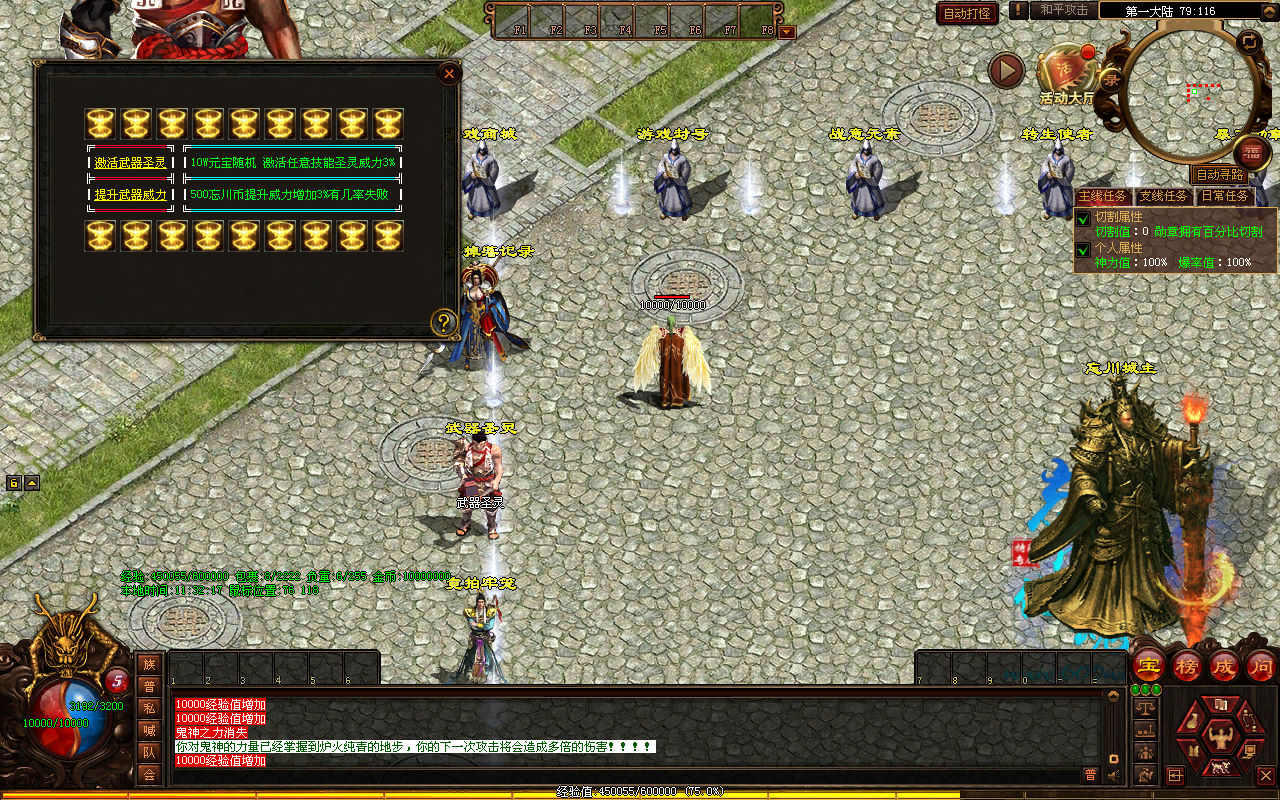Toggle the 切割属性 checkbox

coord(1083,219)
